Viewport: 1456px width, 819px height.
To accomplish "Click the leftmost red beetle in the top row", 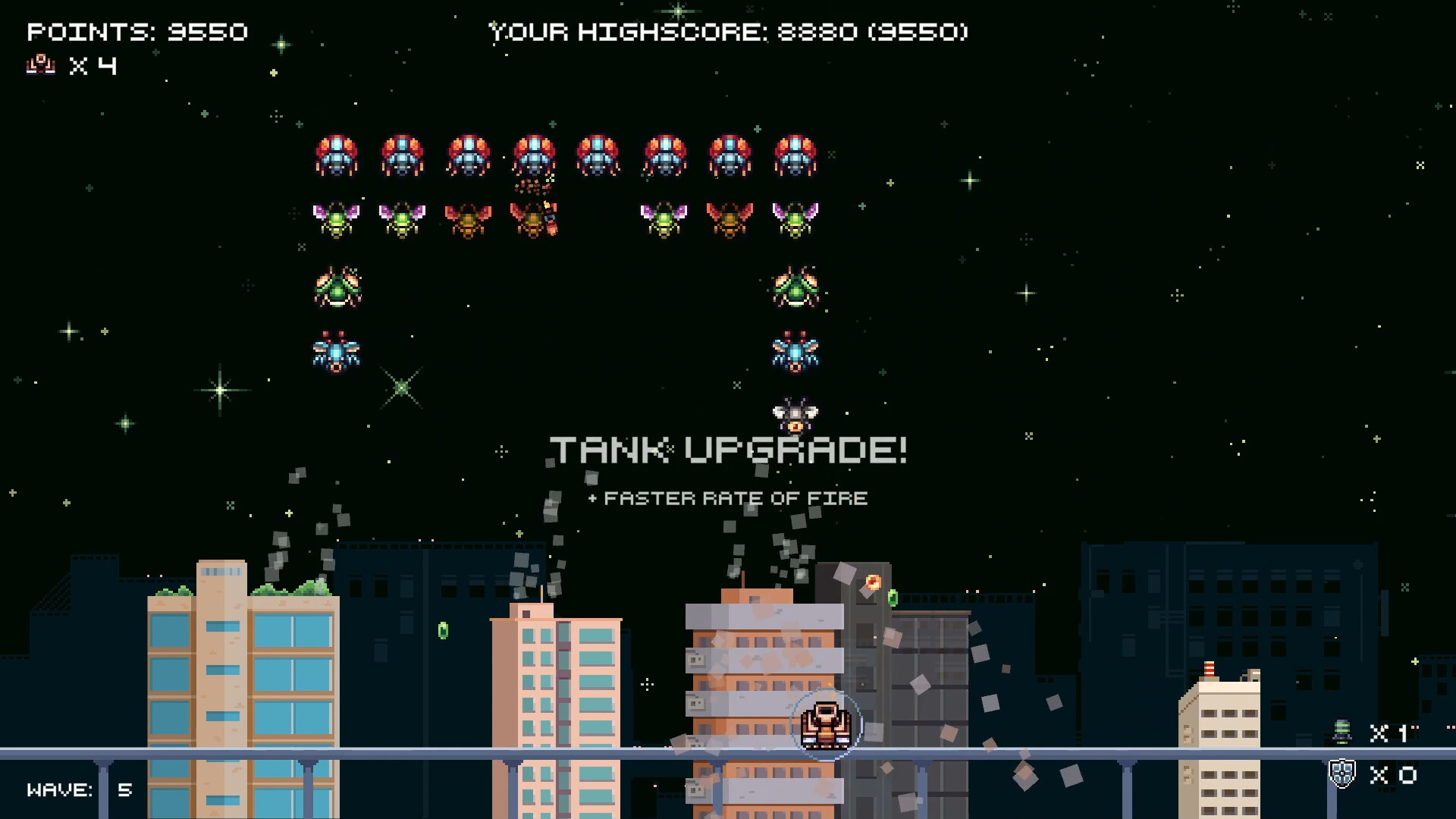I will (336, 155).
